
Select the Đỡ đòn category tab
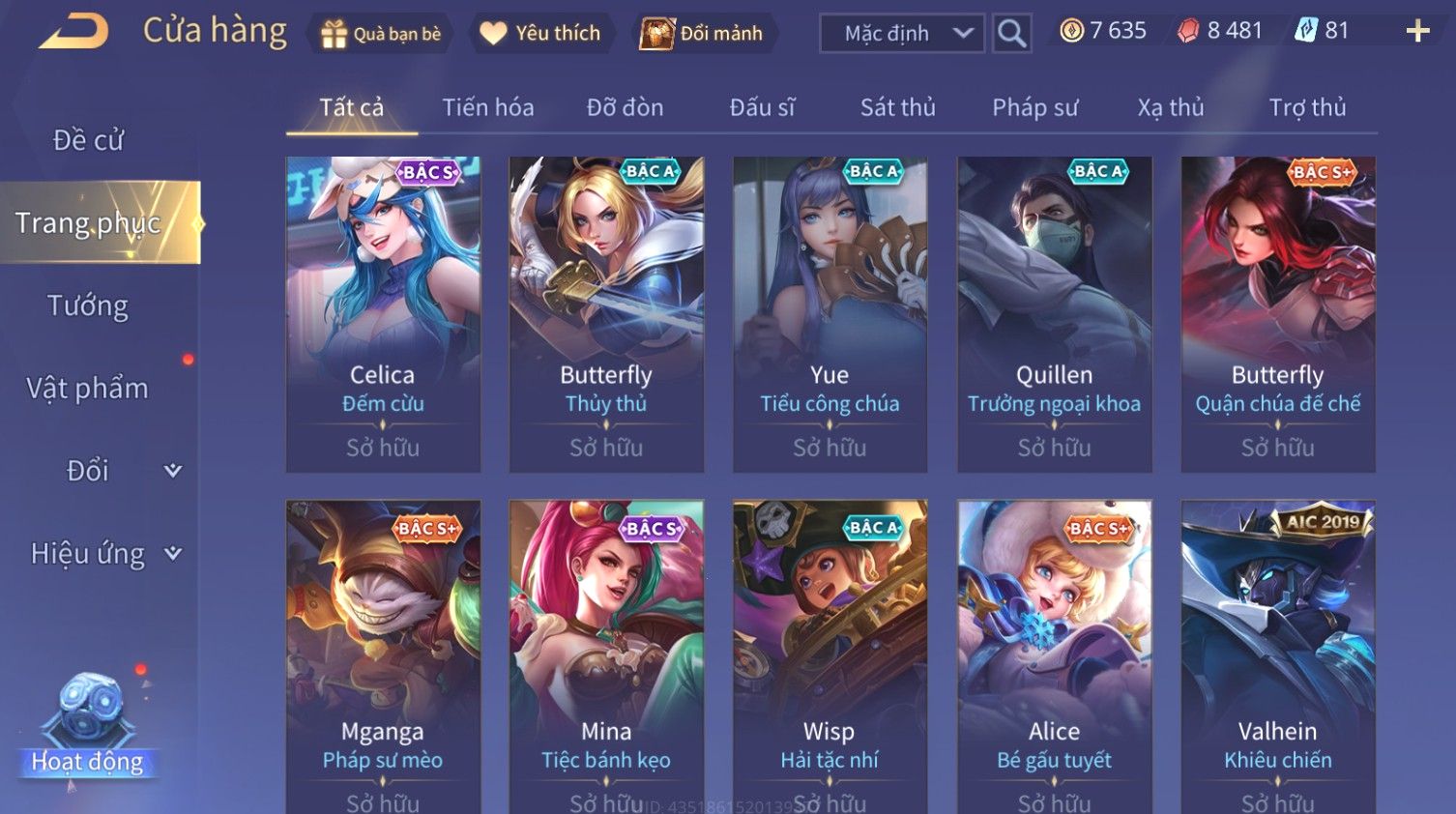click(x=625, y=107)
